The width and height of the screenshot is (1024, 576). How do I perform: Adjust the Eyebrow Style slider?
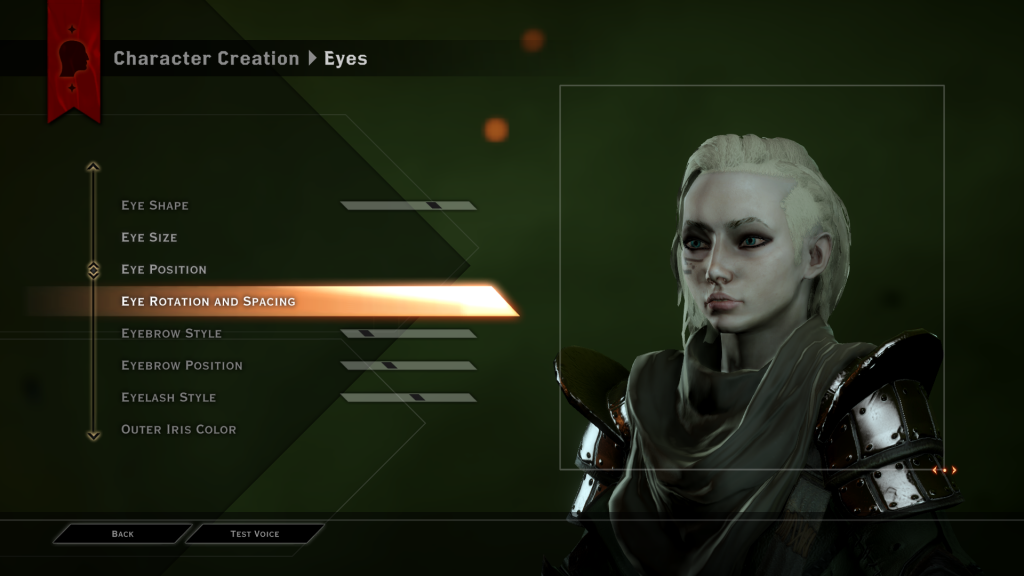click(408, 334)
